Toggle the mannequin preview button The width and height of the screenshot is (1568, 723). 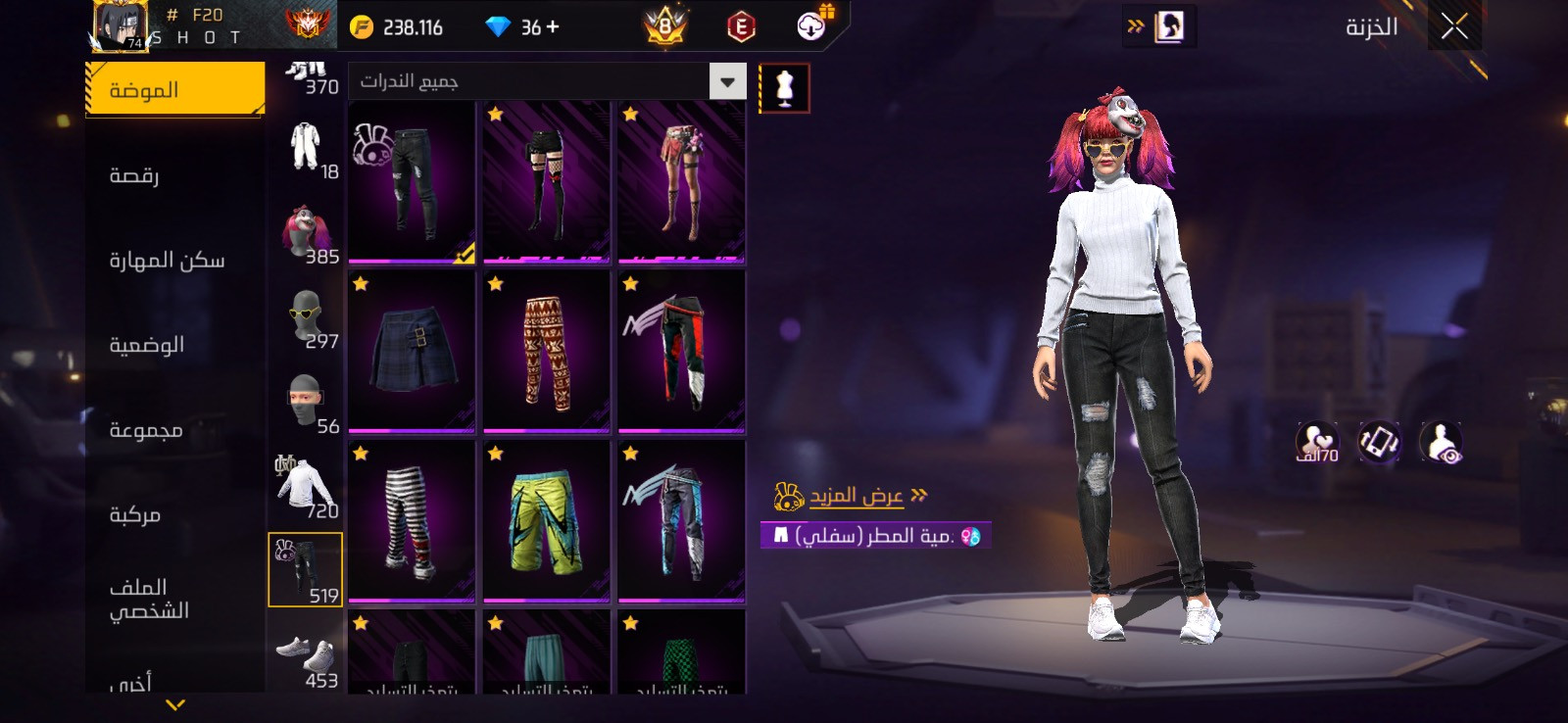click(784, 88)
